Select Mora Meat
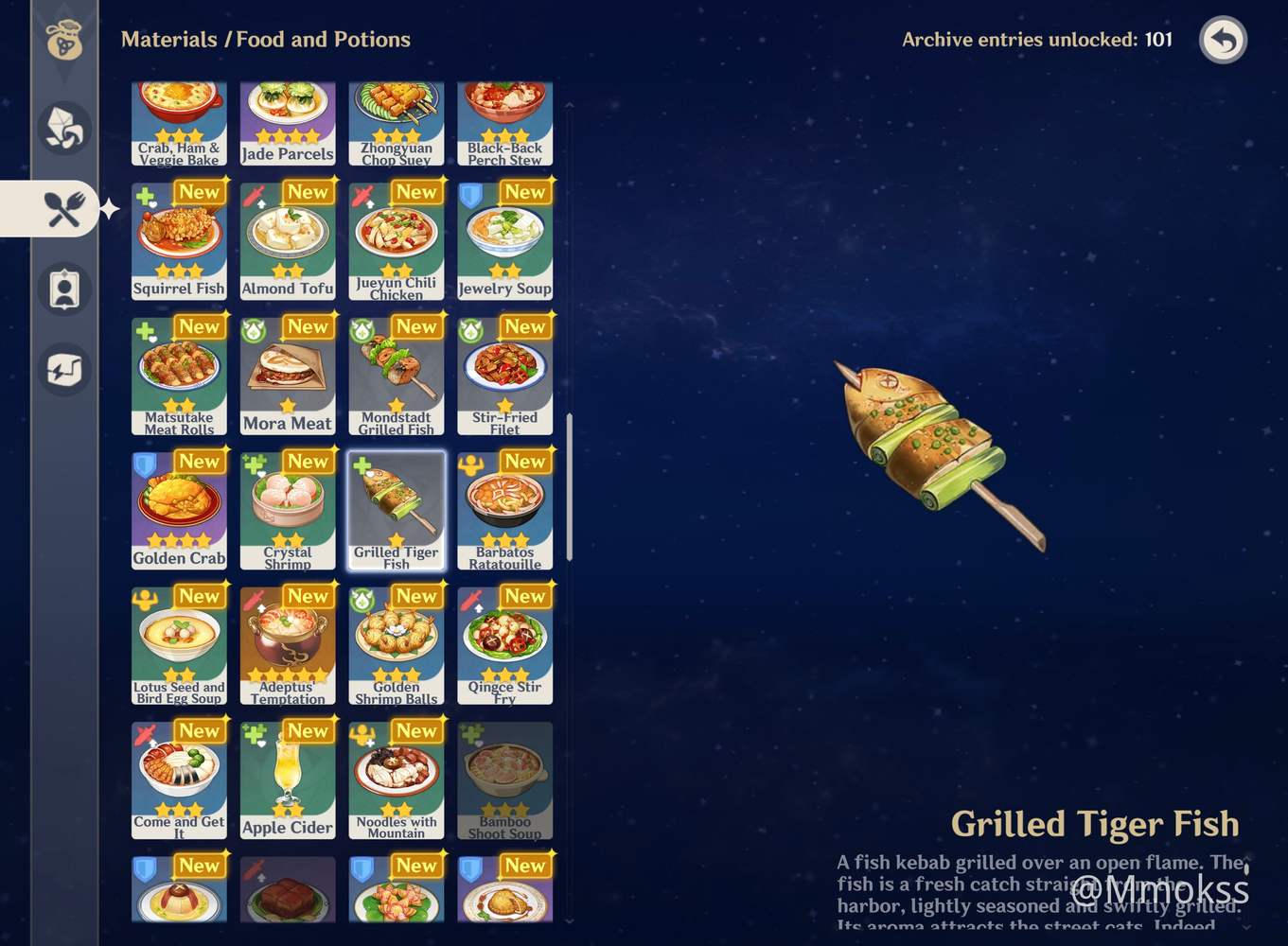This screenshot has width=1288, height=946. (x=288, y=375)
